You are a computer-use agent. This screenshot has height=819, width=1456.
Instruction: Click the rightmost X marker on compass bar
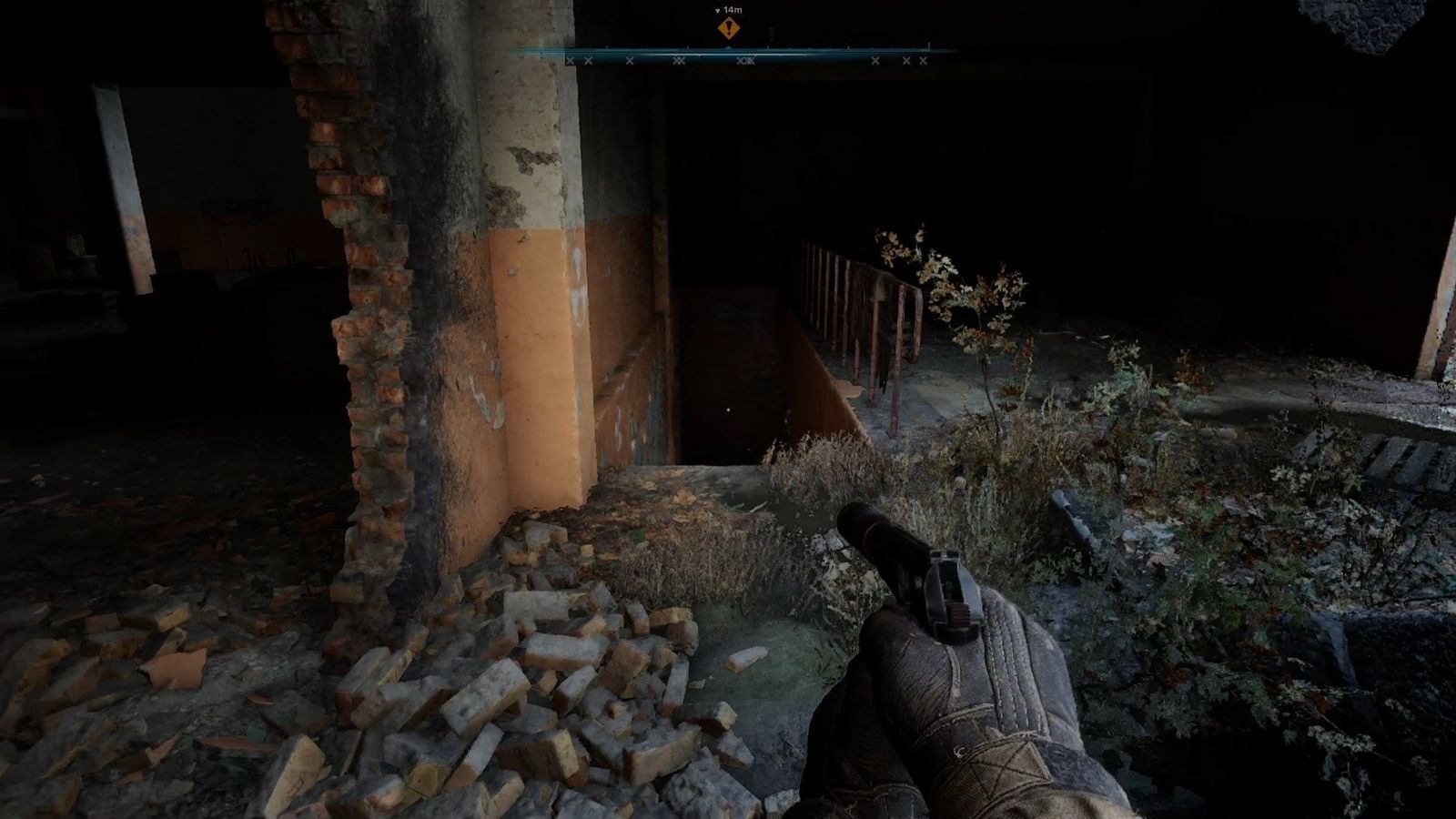922,61
